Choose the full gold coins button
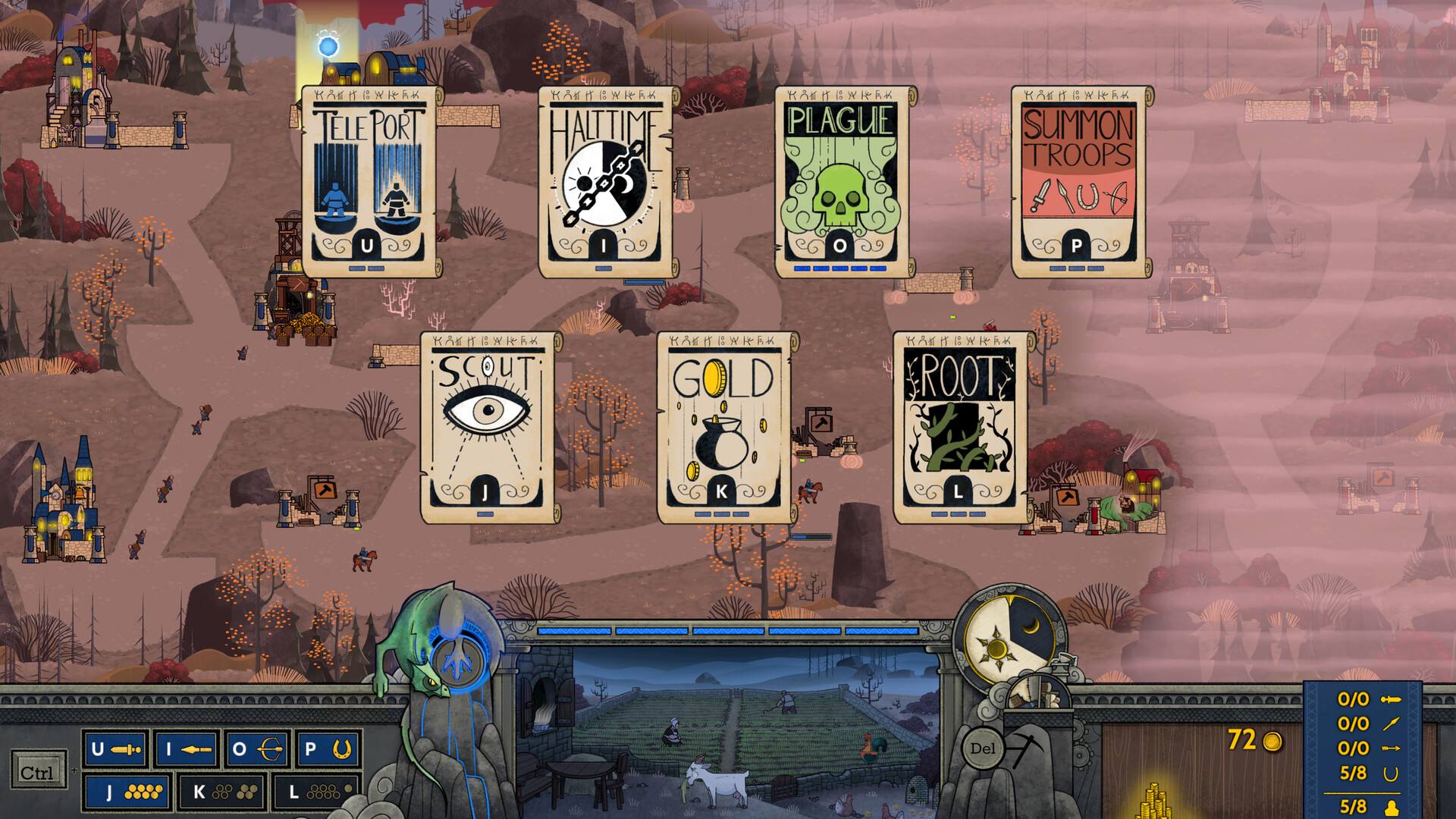 point(127,792)
